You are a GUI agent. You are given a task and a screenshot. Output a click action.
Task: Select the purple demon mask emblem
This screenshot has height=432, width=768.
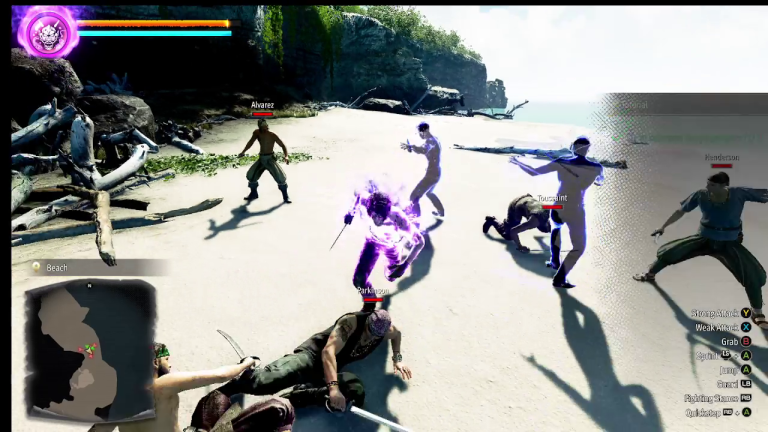click(x=48, y=30)
